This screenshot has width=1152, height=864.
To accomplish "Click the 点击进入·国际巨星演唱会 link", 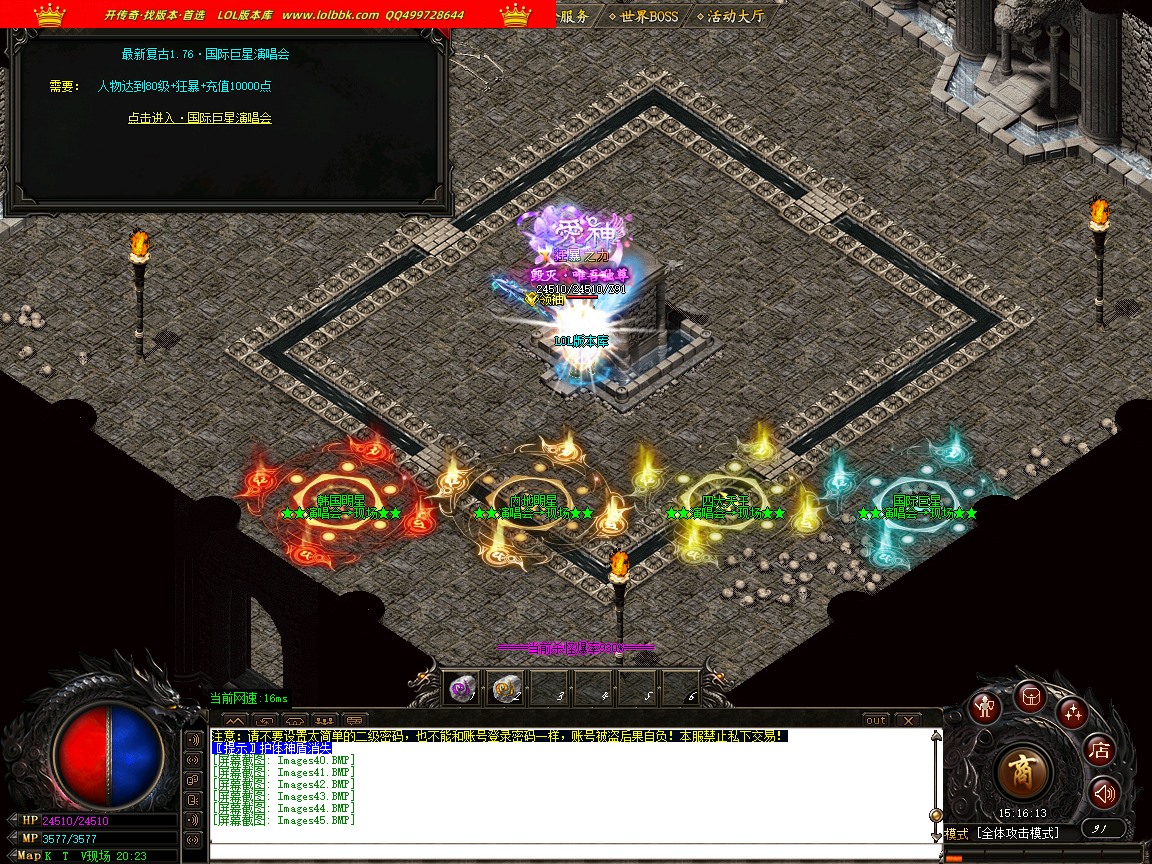I will [199, 118].
